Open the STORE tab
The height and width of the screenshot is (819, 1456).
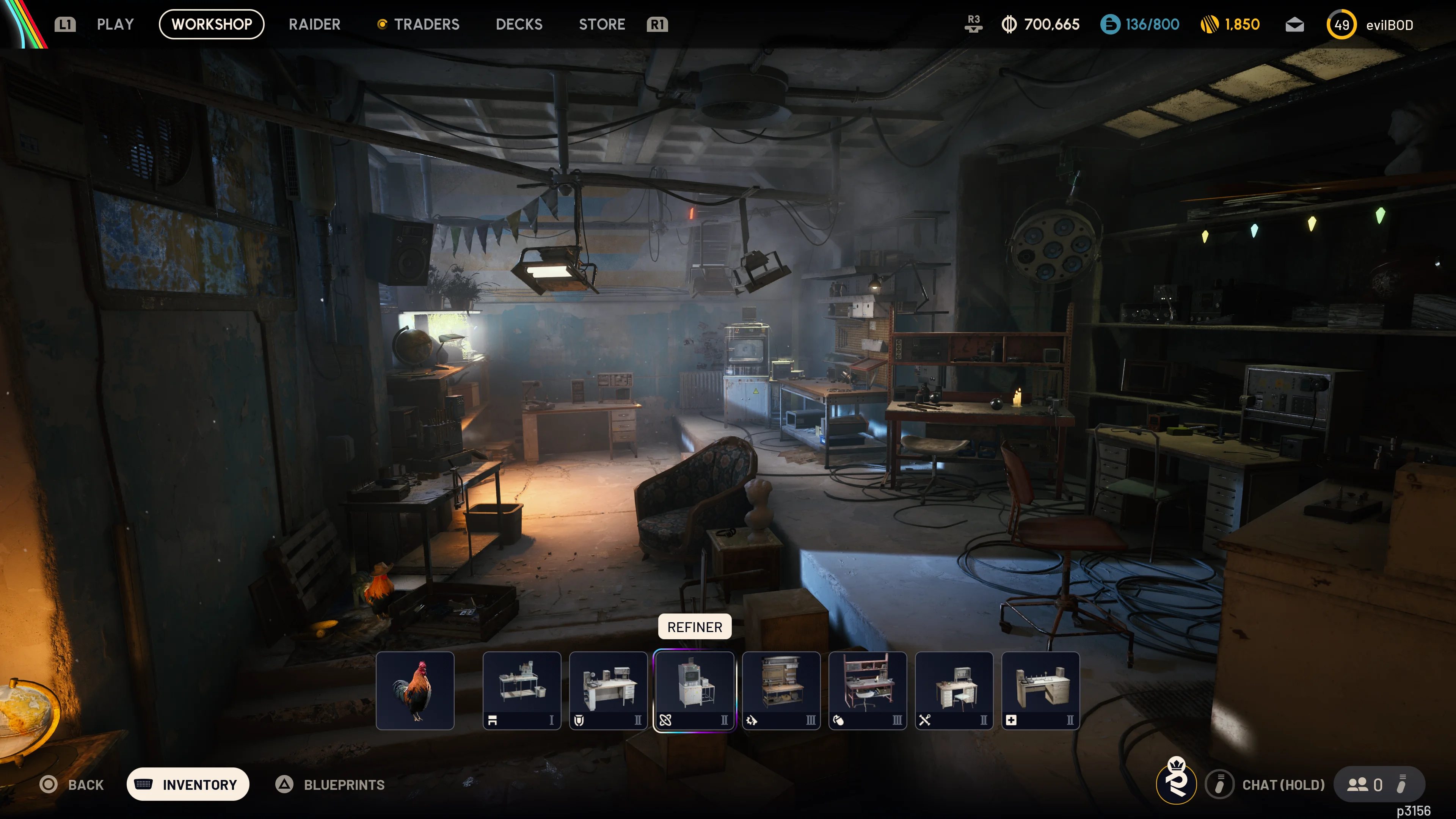pyautogui.click(x=601, y=24)
